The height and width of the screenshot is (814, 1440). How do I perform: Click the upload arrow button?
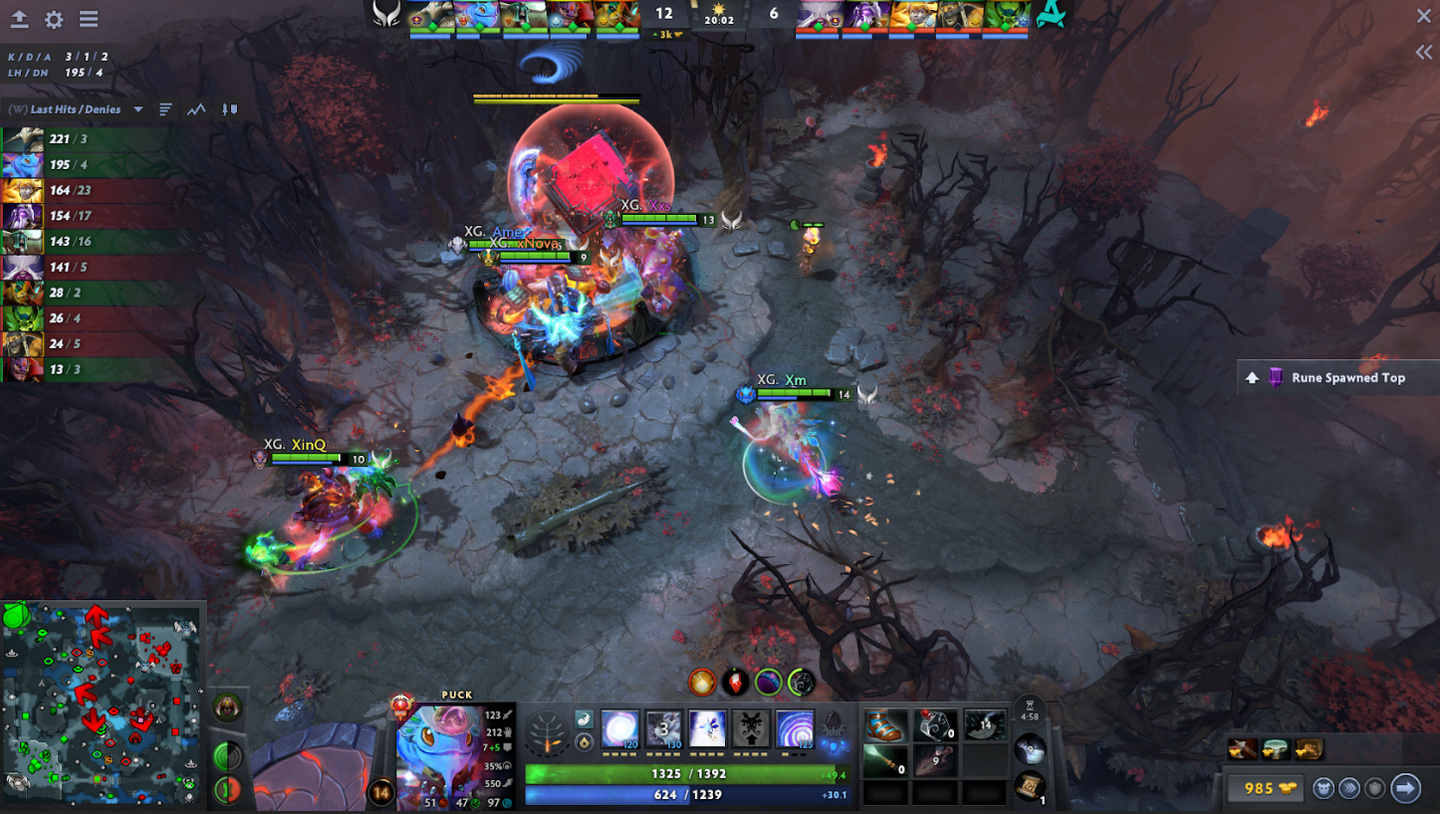(19, 19)
